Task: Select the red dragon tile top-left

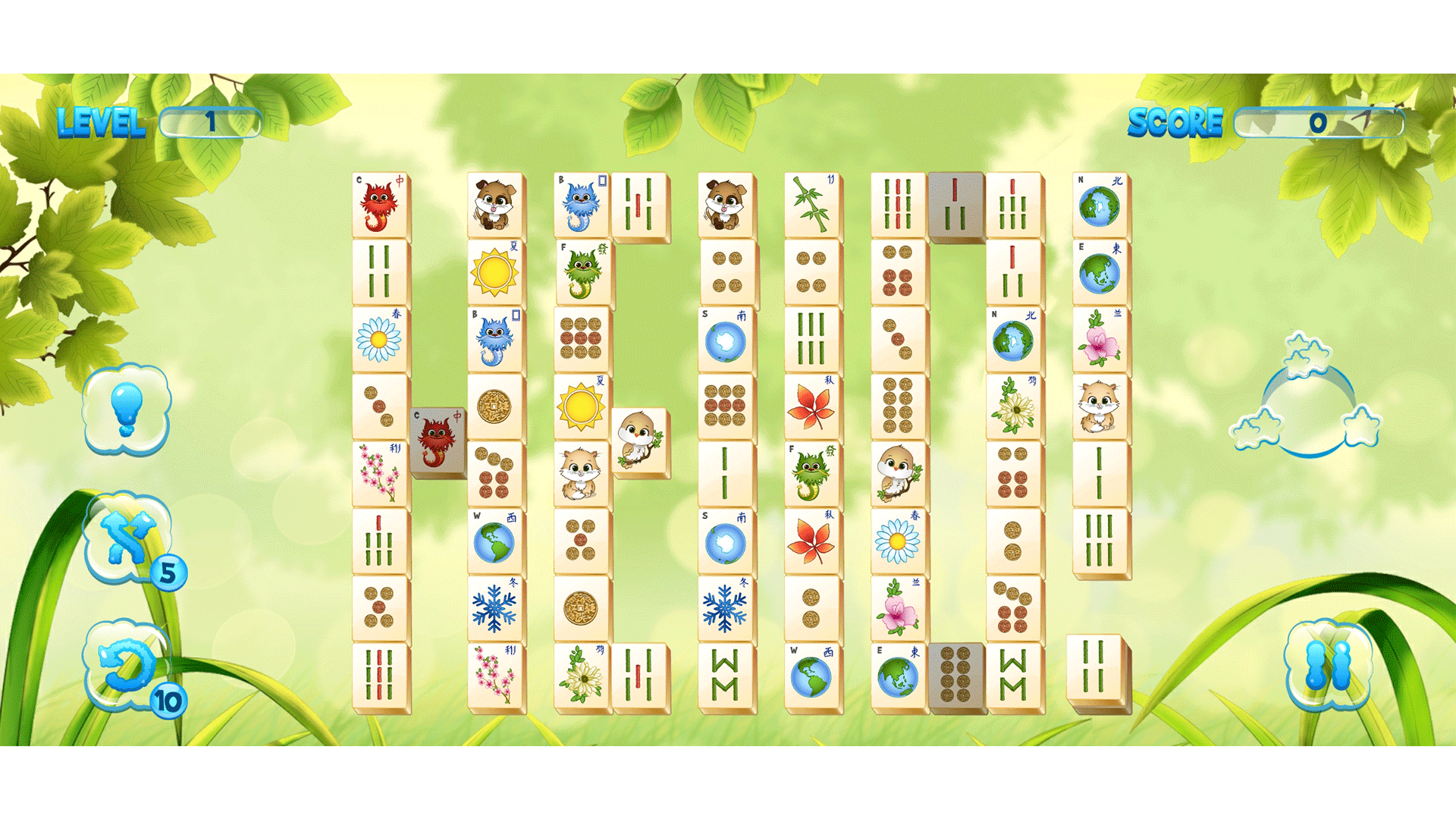Action: pos(379,203)
